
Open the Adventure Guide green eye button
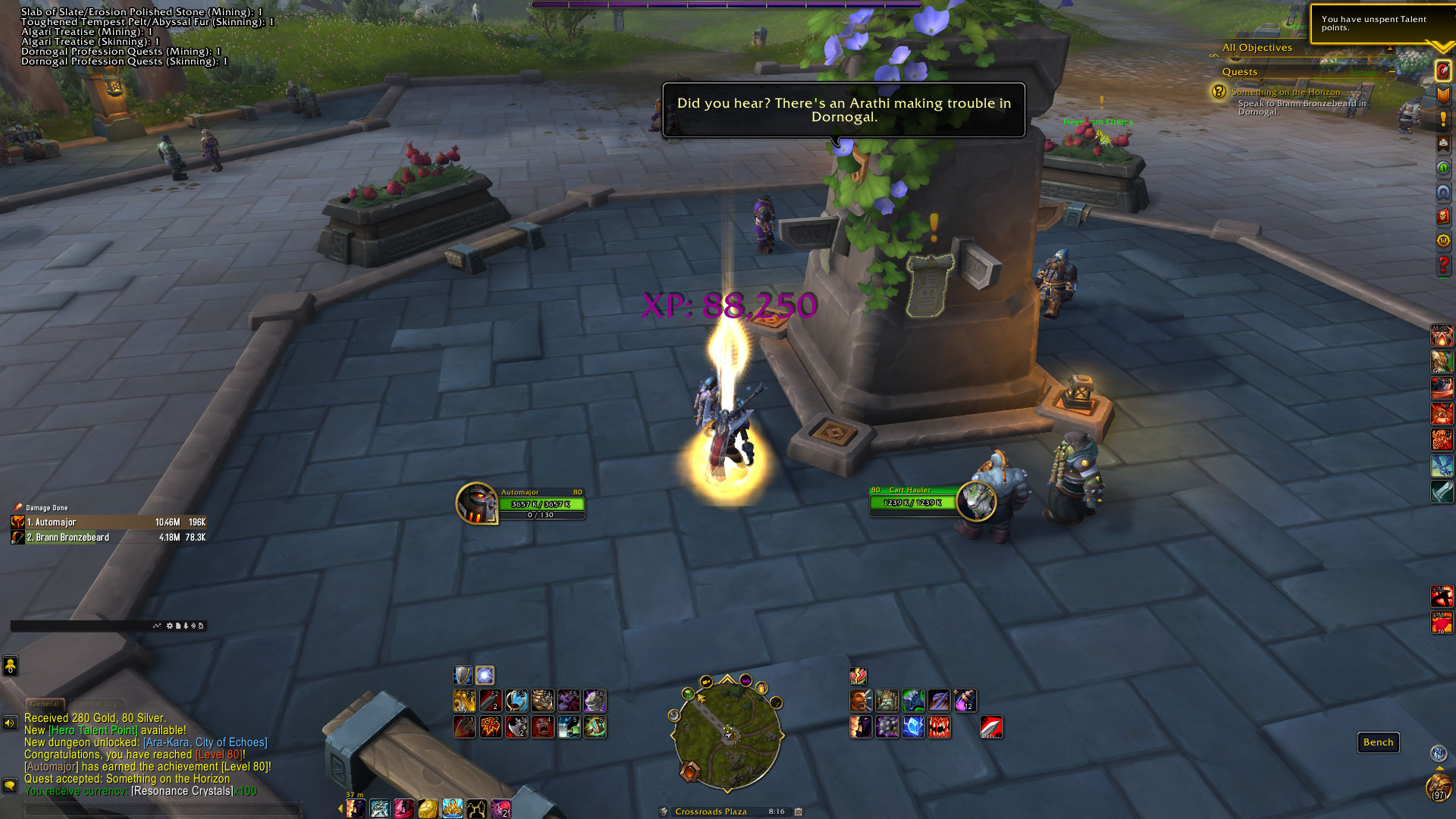[1442, 168]
